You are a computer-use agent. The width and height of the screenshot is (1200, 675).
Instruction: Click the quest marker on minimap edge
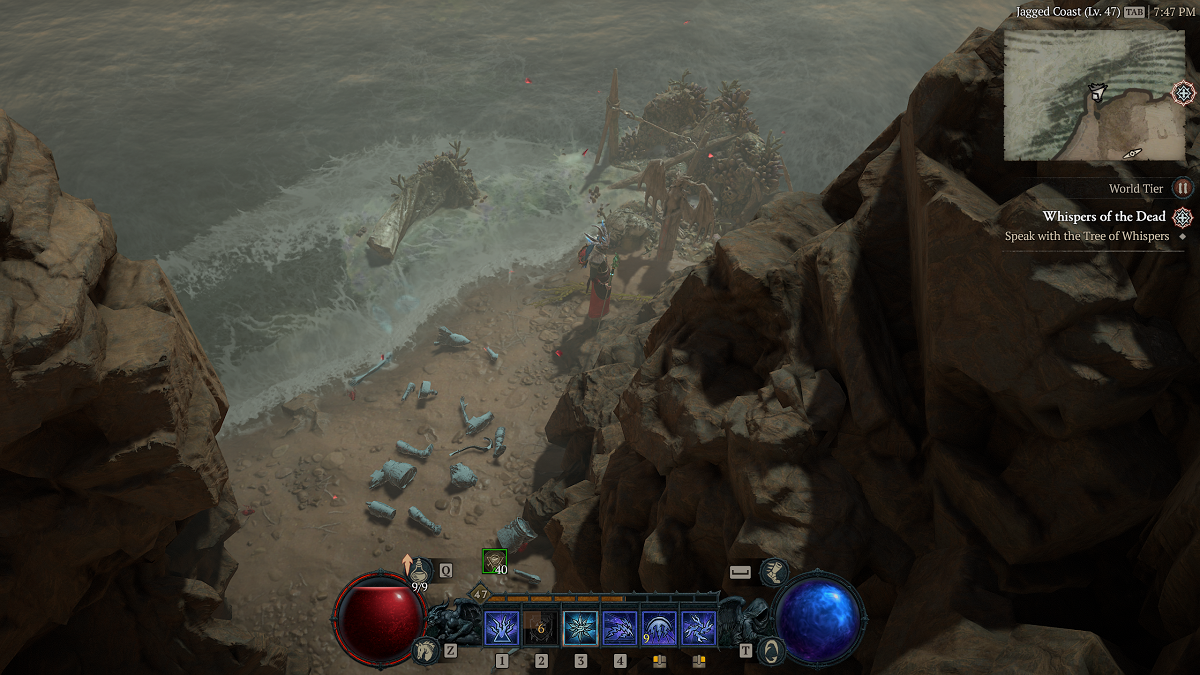1183,93
